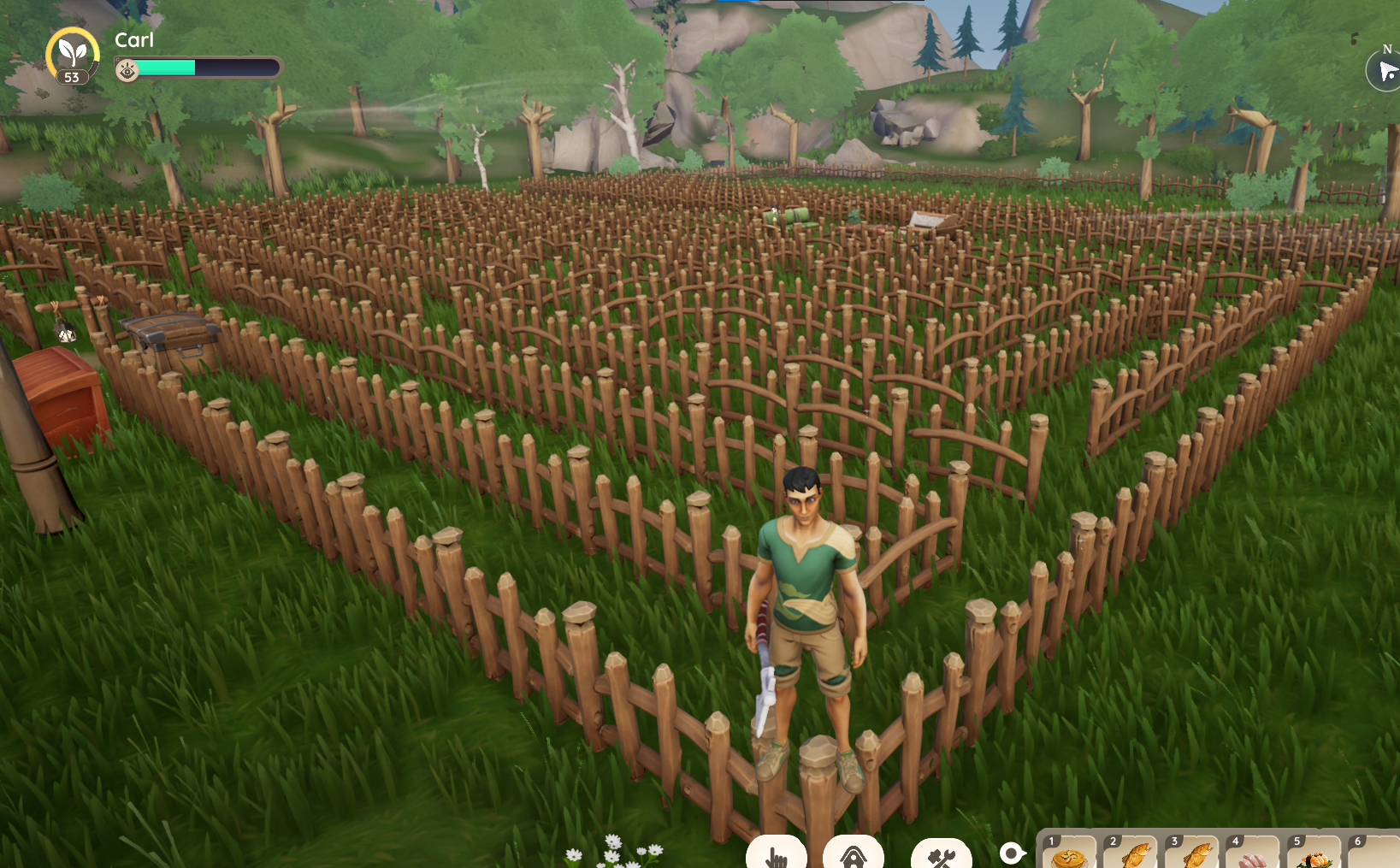Select the crossed tools button

click(941, 855)
